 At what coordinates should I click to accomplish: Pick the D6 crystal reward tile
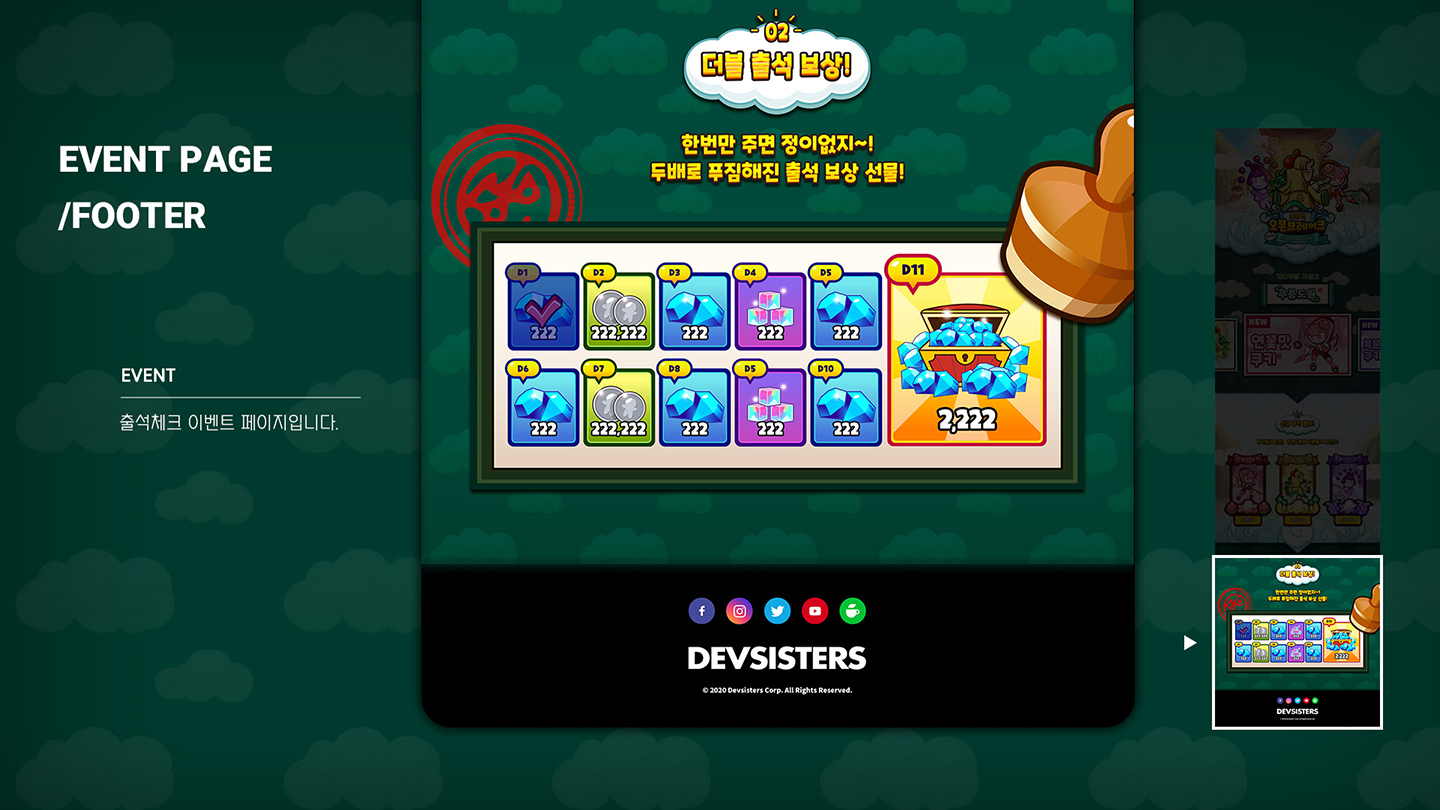(543, 407)
